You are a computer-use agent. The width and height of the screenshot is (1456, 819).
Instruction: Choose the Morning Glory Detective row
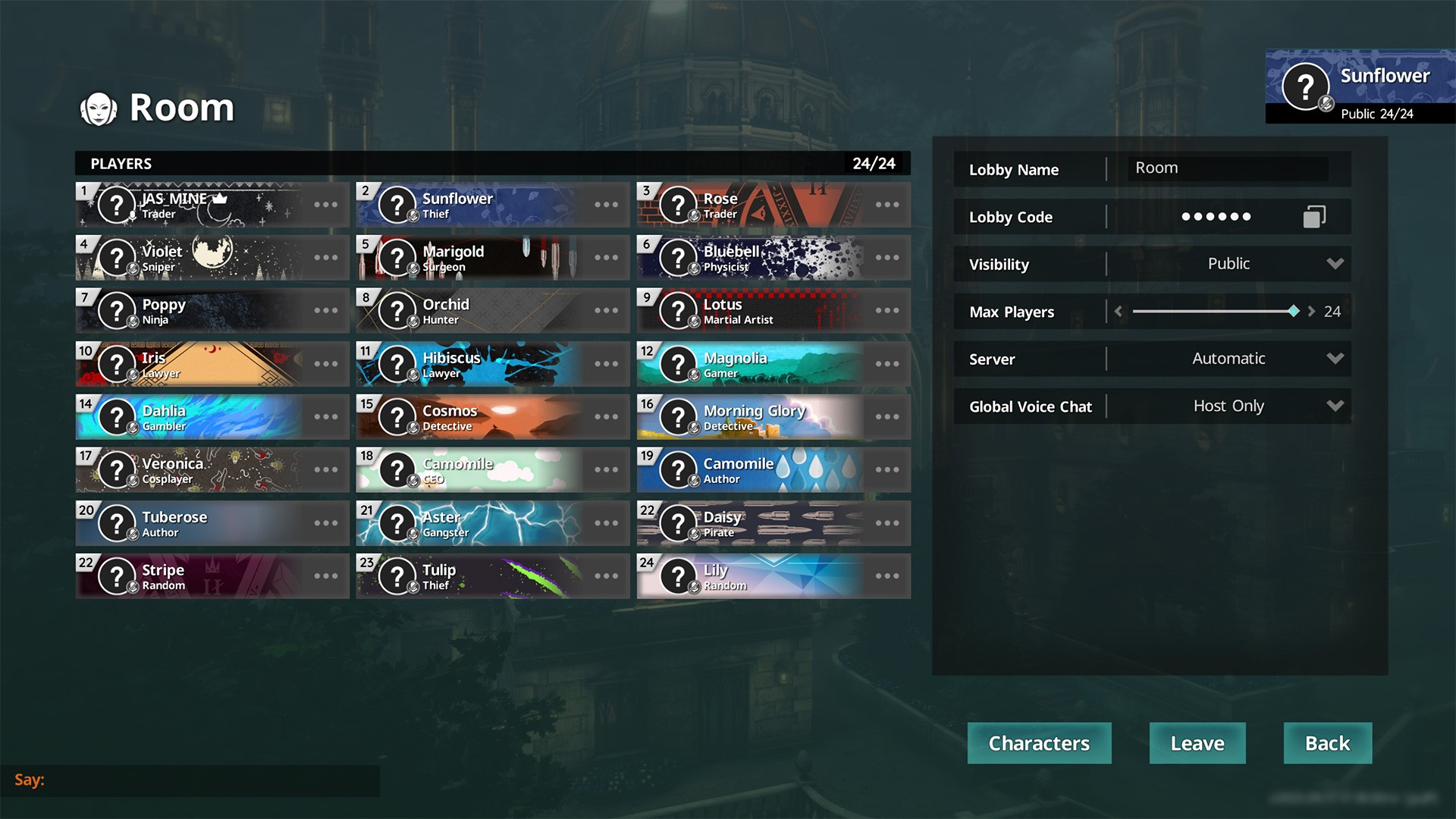point(758,417)
